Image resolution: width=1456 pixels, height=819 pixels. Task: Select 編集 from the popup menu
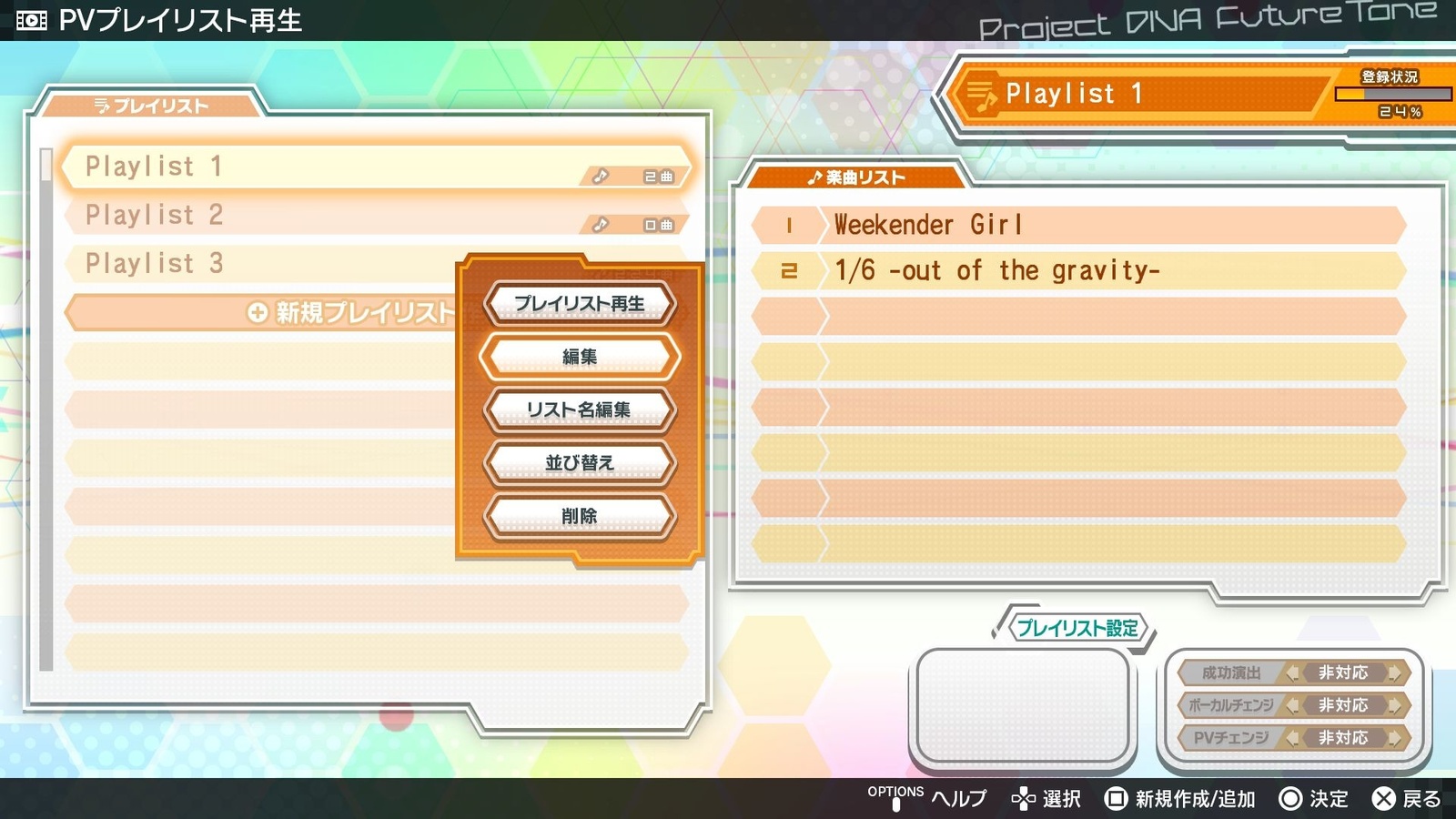[580, 356]
